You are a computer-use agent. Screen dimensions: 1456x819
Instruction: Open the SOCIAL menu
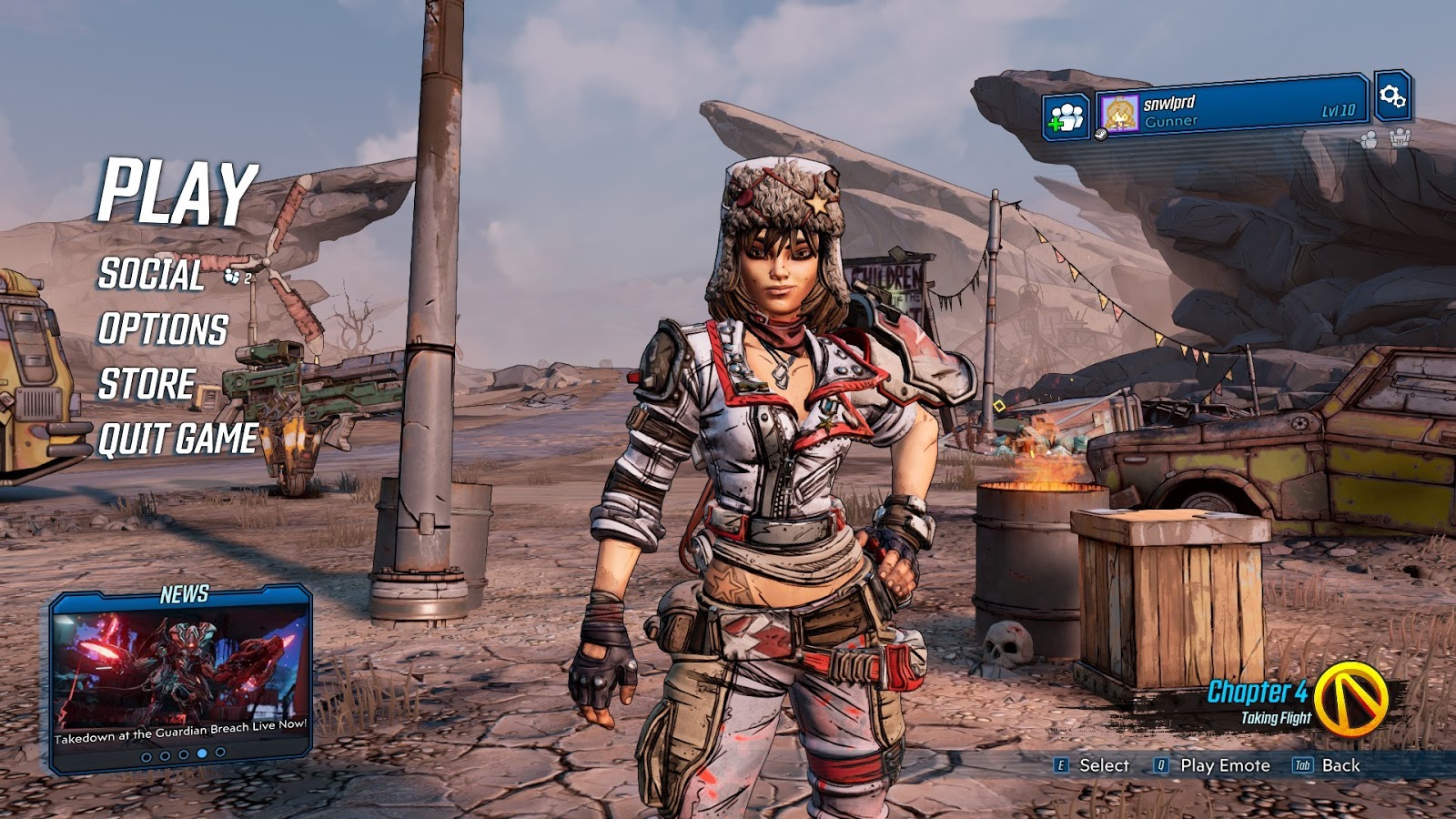(x=151, y=274)
